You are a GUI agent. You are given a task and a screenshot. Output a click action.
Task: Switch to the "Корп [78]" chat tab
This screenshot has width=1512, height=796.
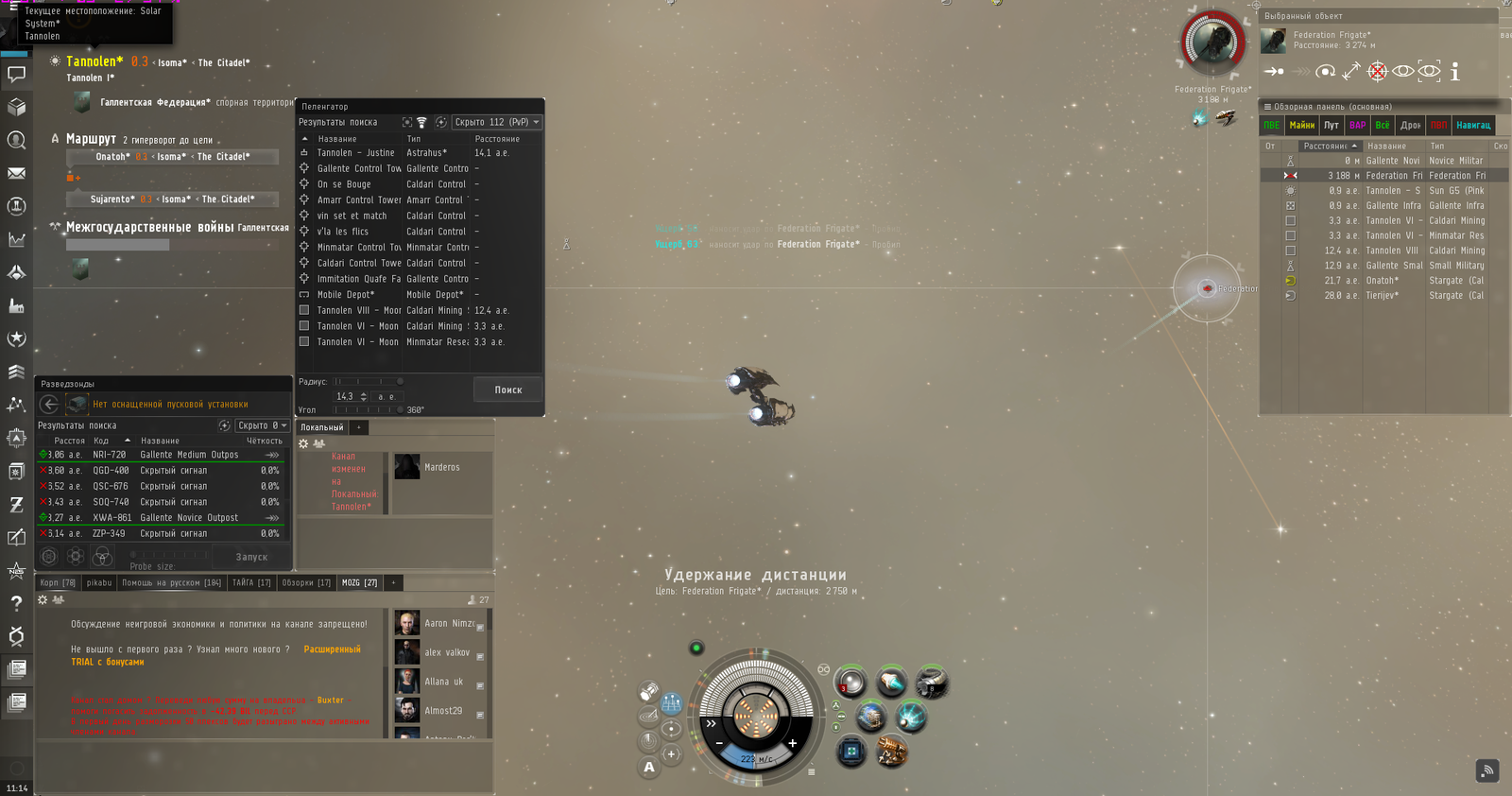[x=58, y=582]
